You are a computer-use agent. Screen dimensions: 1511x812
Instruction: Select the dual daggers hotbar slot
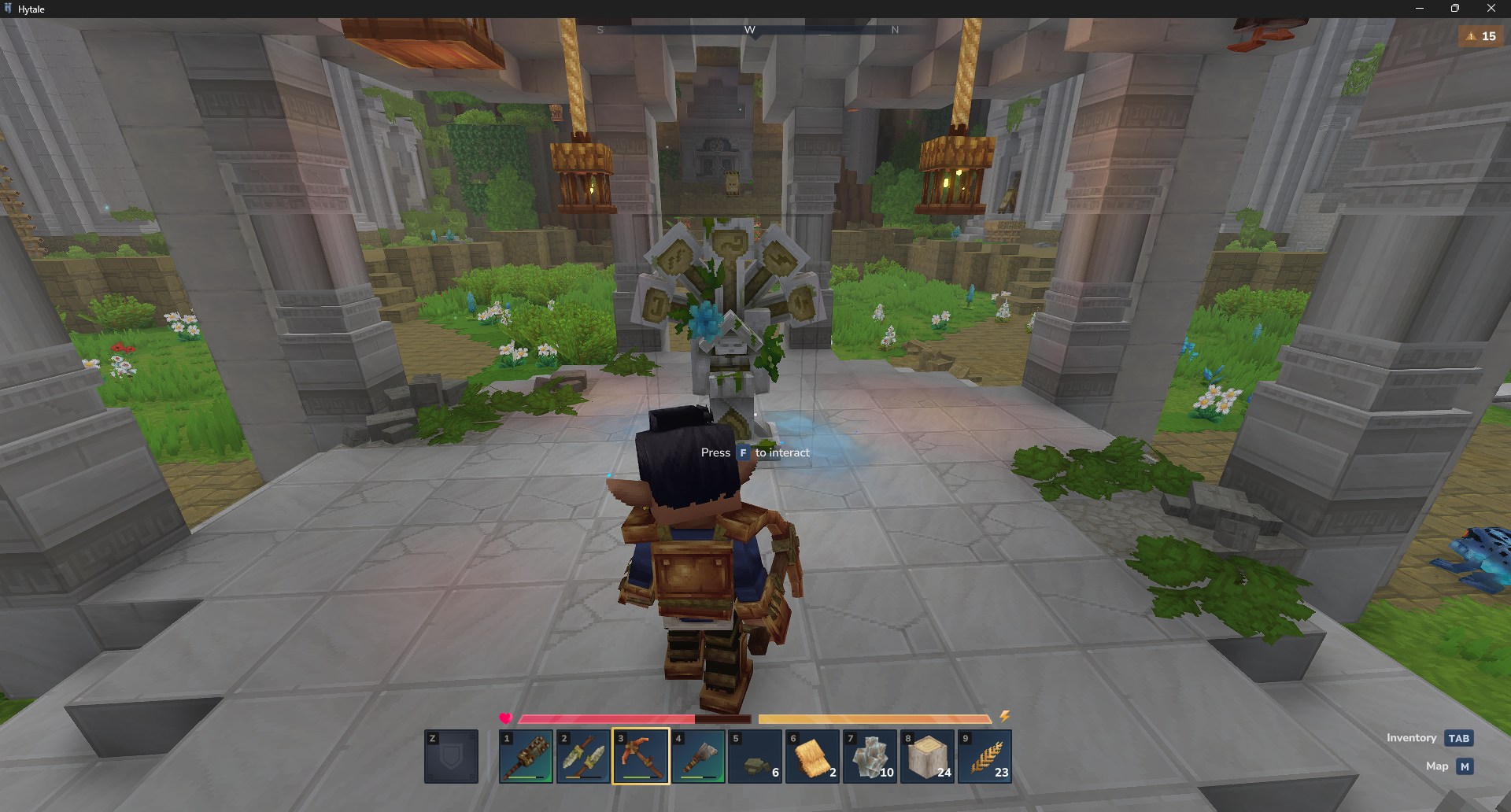click(583, 756)
